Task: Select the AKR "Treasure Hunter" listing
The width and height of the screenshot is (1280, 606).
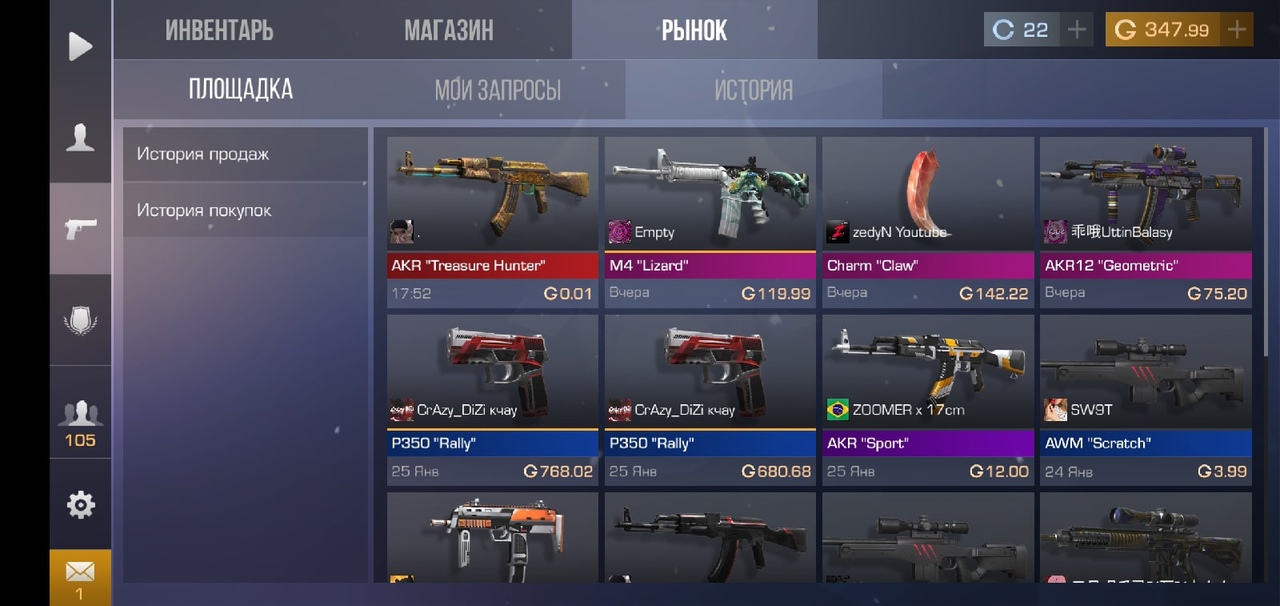Action: pyautogui.click(x=492, y=222)
